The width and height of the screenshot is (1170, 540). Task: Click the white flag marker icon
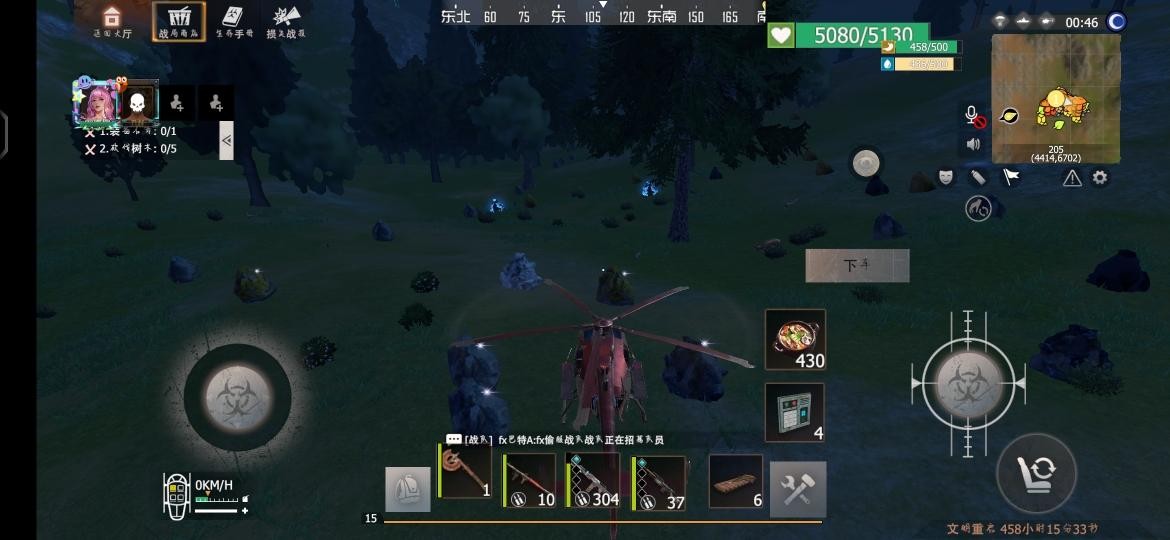tap(1011, 178)
